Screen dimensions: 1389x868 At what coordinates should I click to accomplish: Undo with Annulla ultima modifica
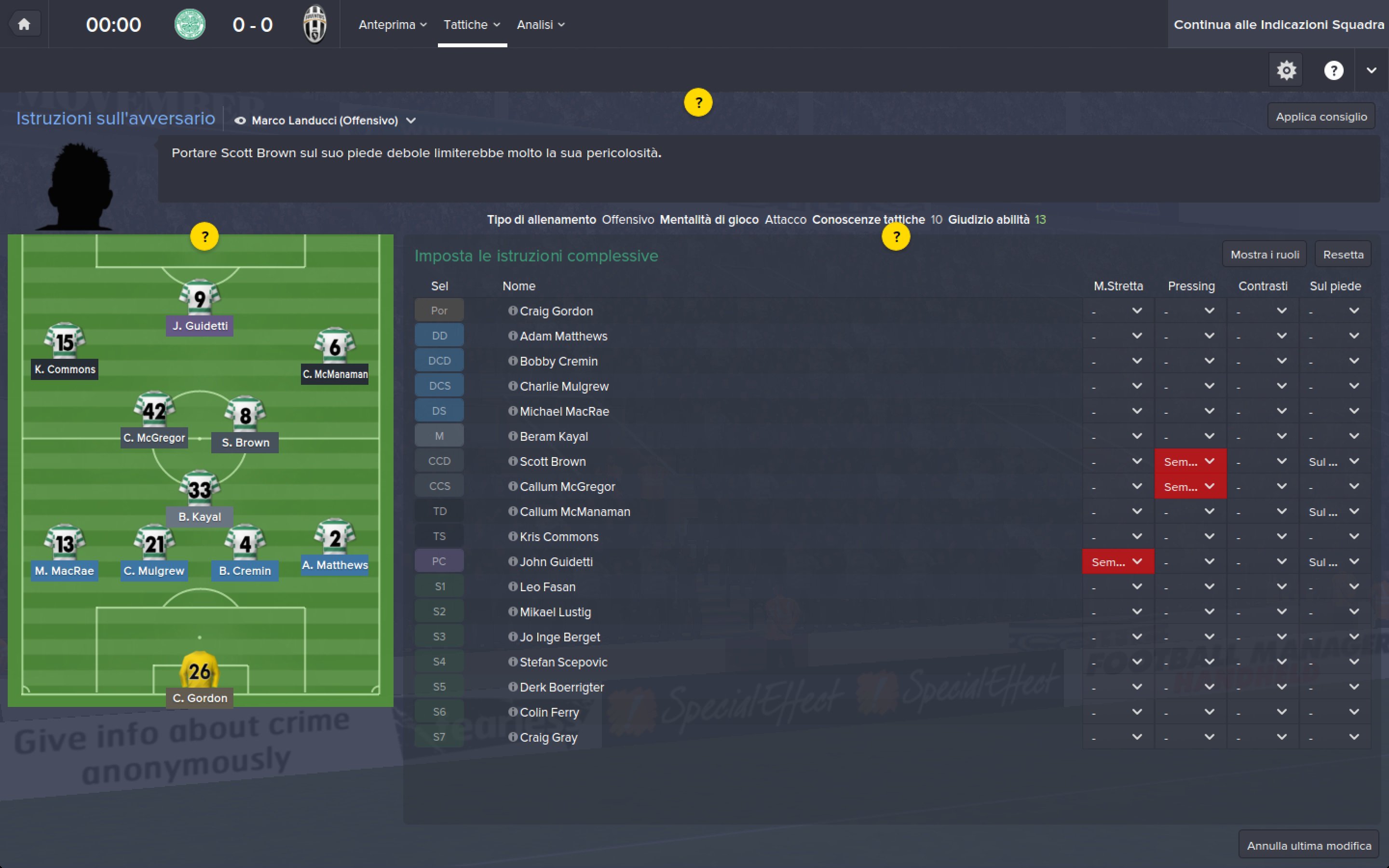click(1308, 846)
